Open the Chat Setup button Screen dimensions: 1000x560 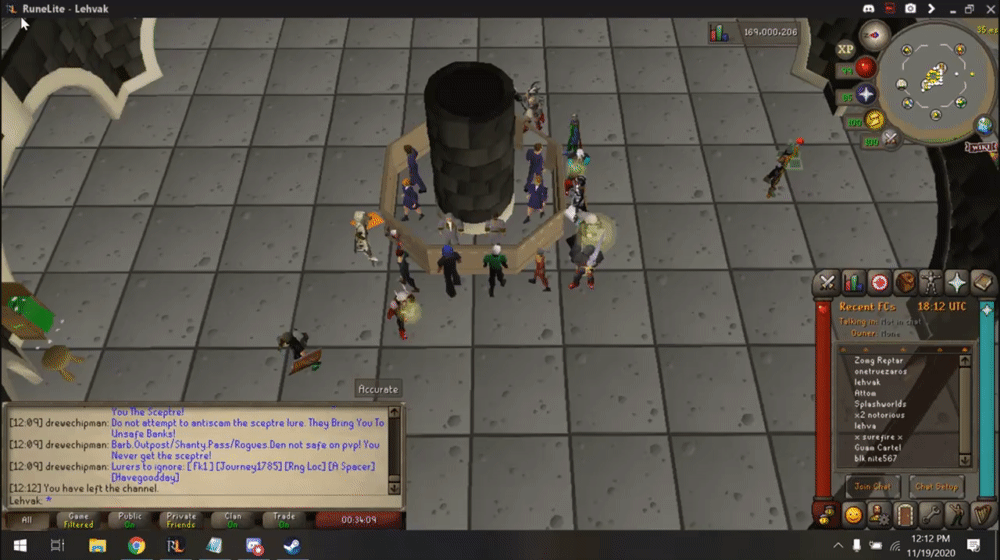click(936, 486)
